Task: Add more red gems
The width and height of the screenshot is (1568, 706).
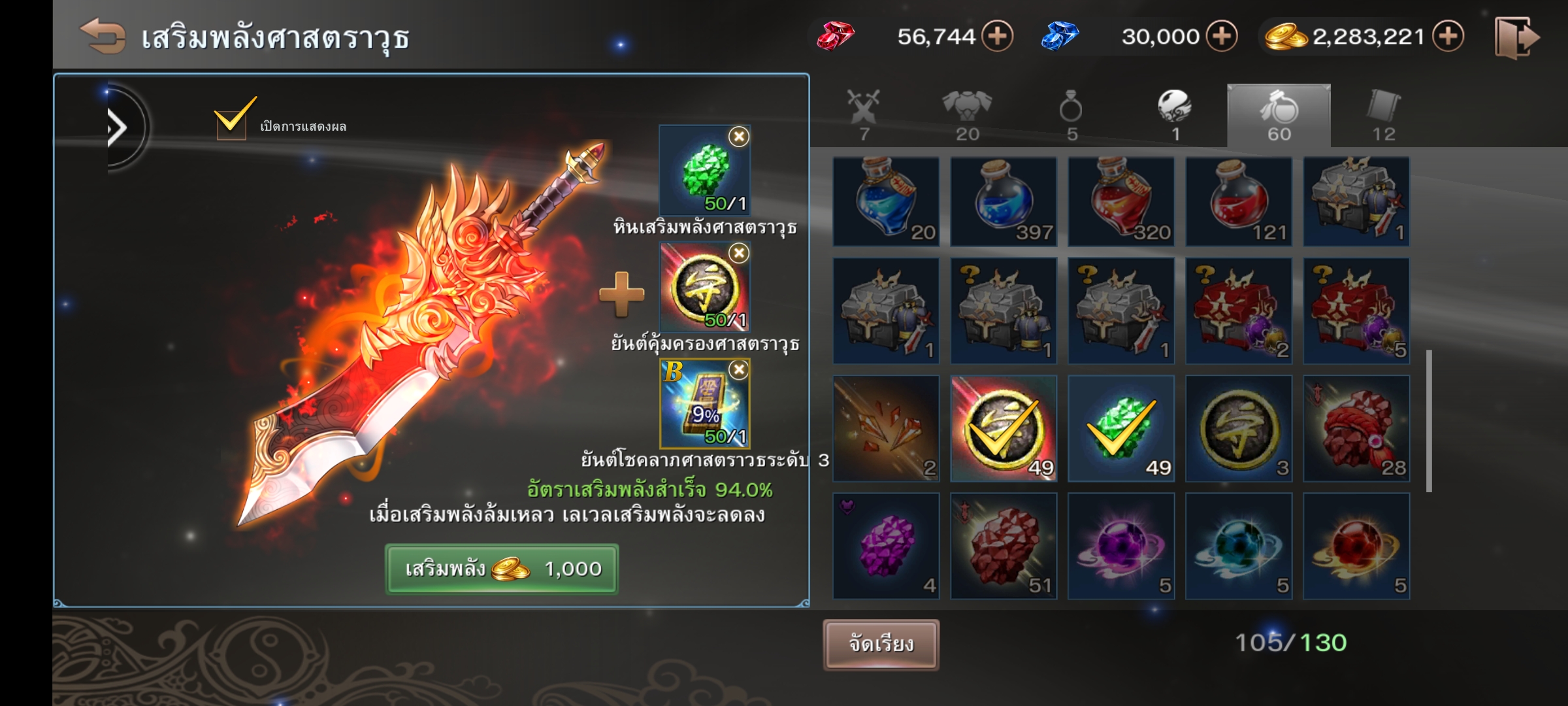Action: click(997, 36)
